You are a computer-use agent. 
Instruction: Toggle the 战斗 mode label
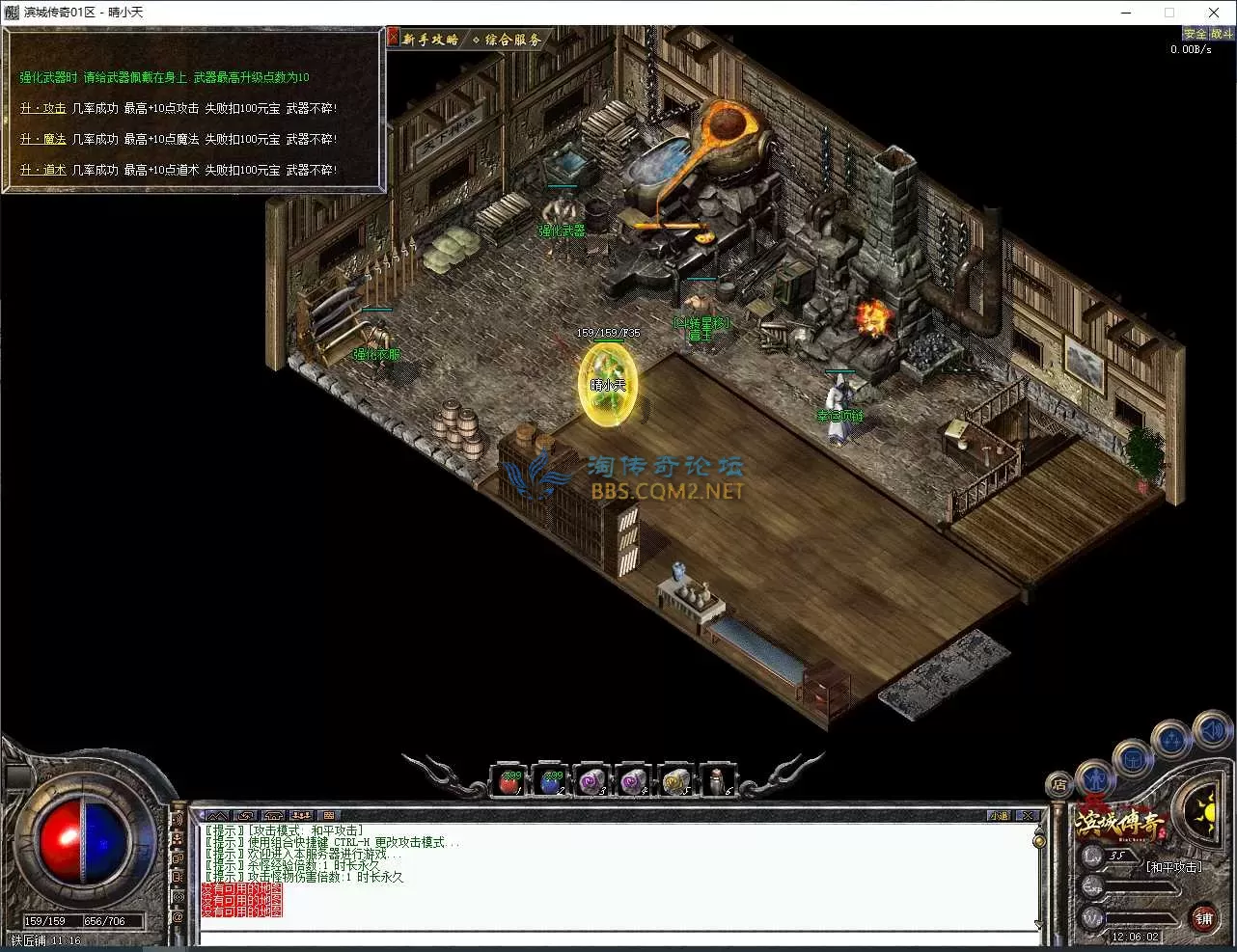(x=1222, y=34)
